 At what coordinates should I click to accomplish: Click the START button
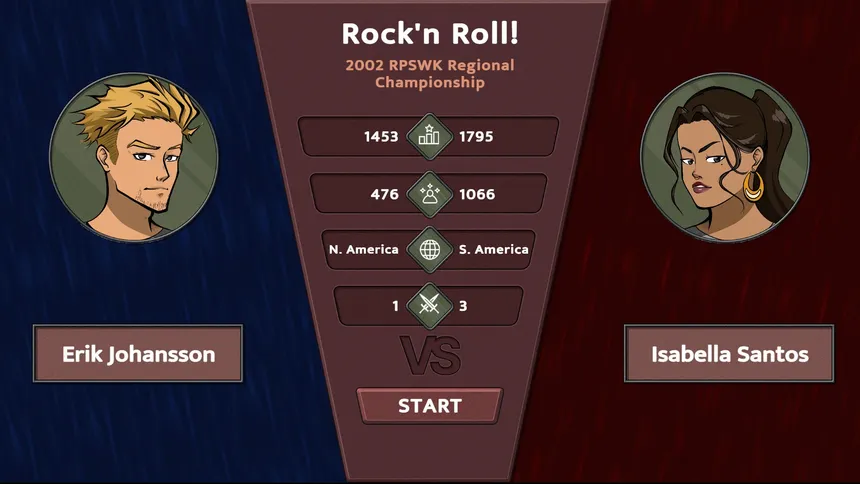[429, 406]
